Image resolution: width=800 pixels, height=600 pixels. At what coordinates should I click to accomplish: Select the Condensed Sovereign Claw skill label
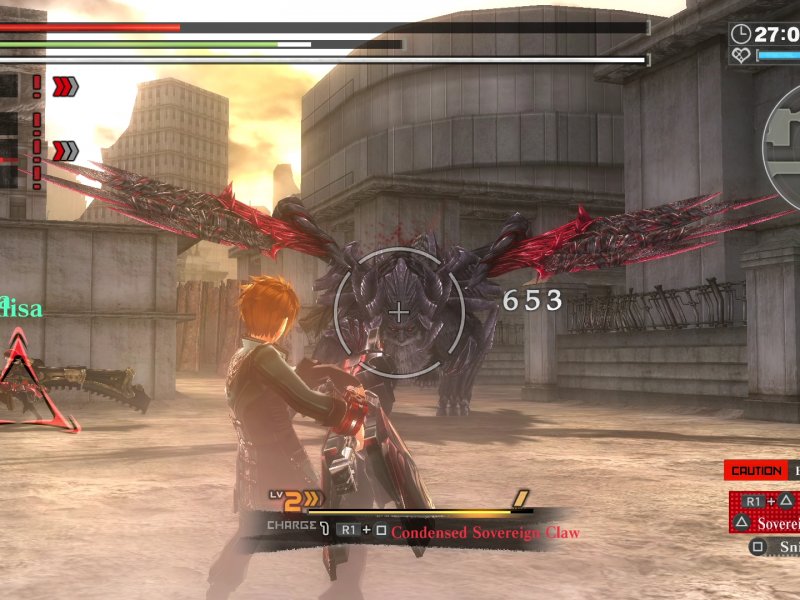pos(485,532)
